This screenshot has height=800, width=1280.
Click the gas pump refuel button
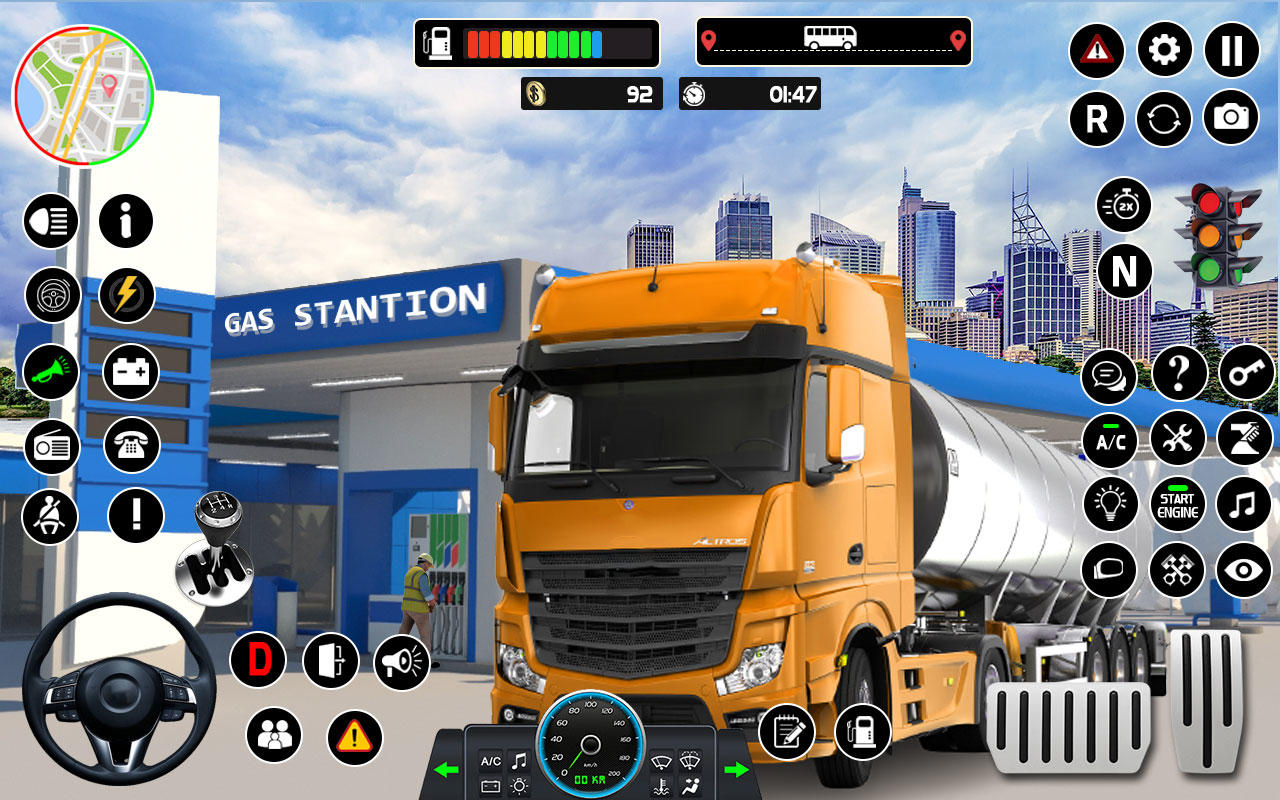(862, 731)
